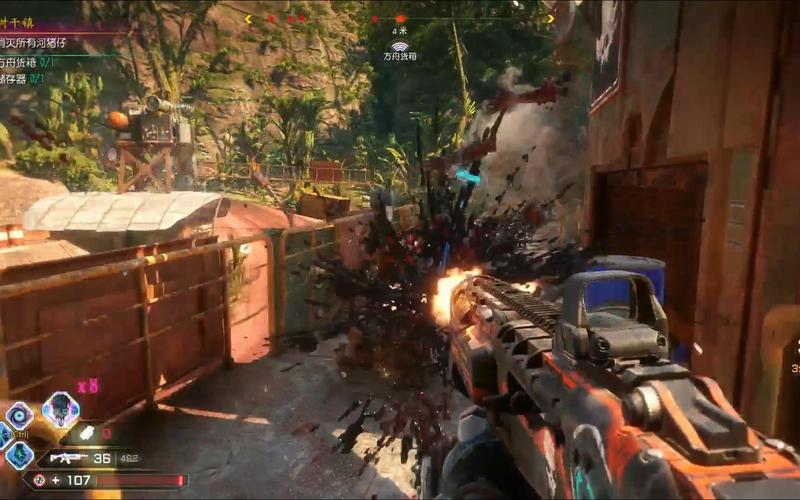This screenshot has width=800, height=500.
Task: Select the grenade item icon
Action: (x=88, y=432)
